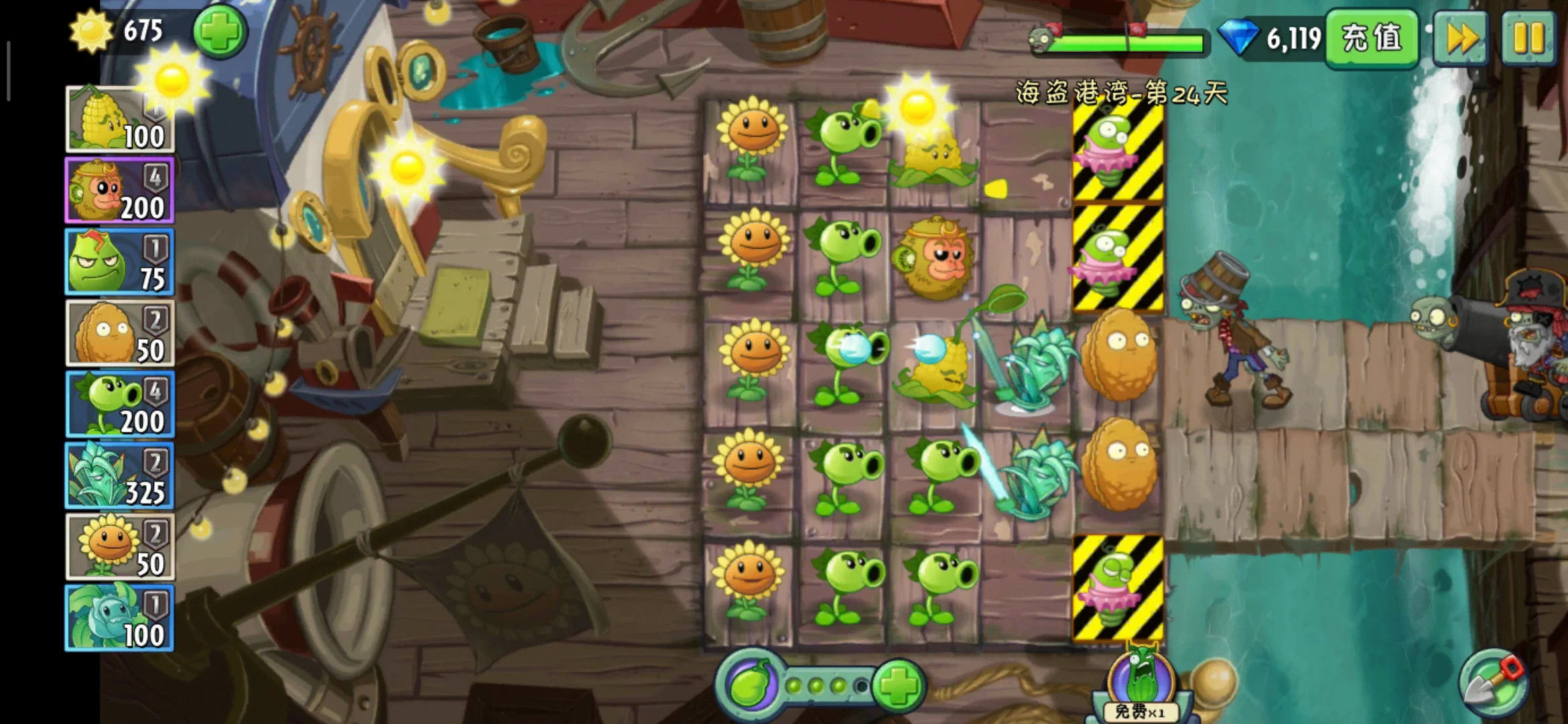Toggle fast-forward speed

[1461, 38]
